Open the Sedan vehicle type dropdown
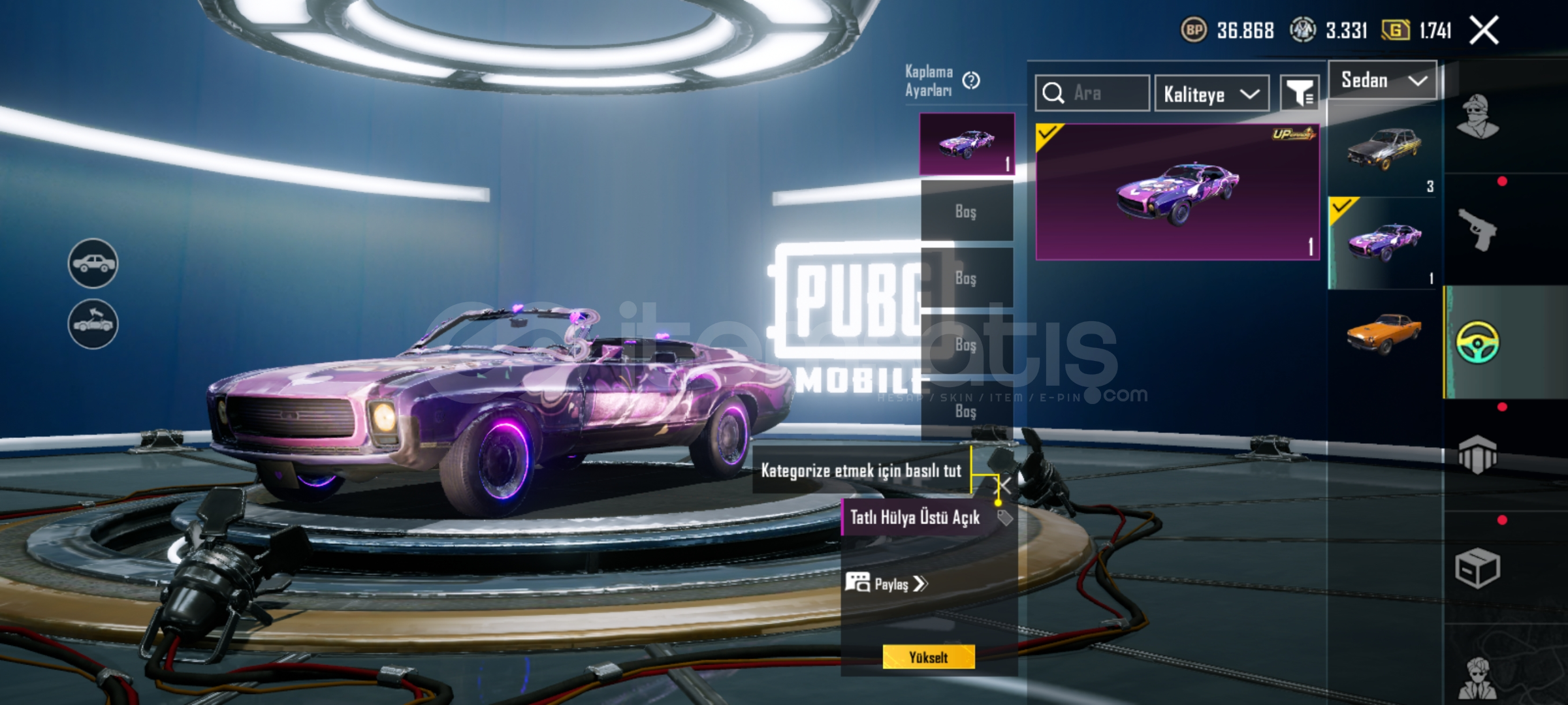 pyautogui.click(x=1383, y=80)
